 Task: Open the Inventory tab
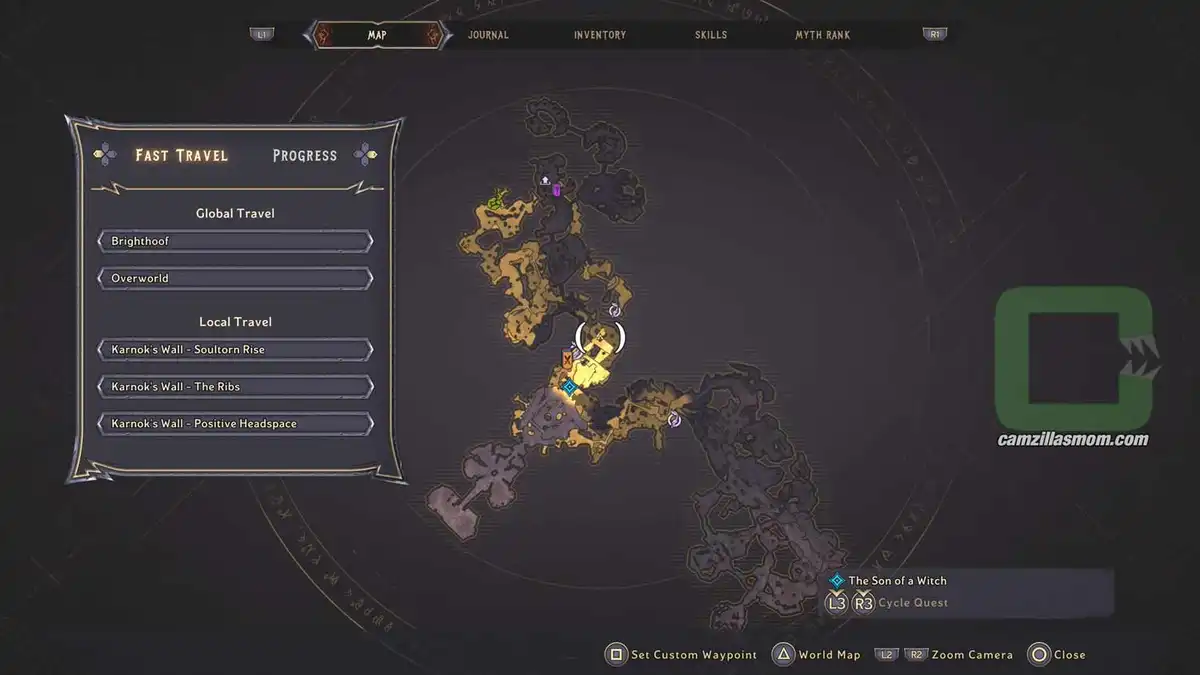pyautogui.click(x=600, y=35)
